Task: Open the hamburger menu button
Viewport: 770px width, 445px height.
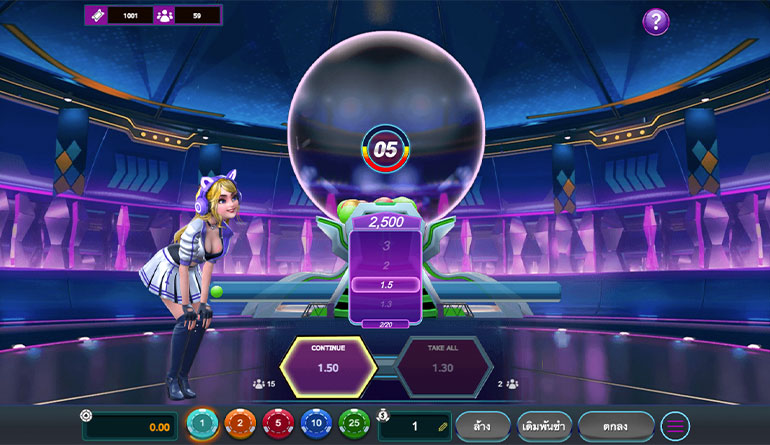Action: (676, 427)
